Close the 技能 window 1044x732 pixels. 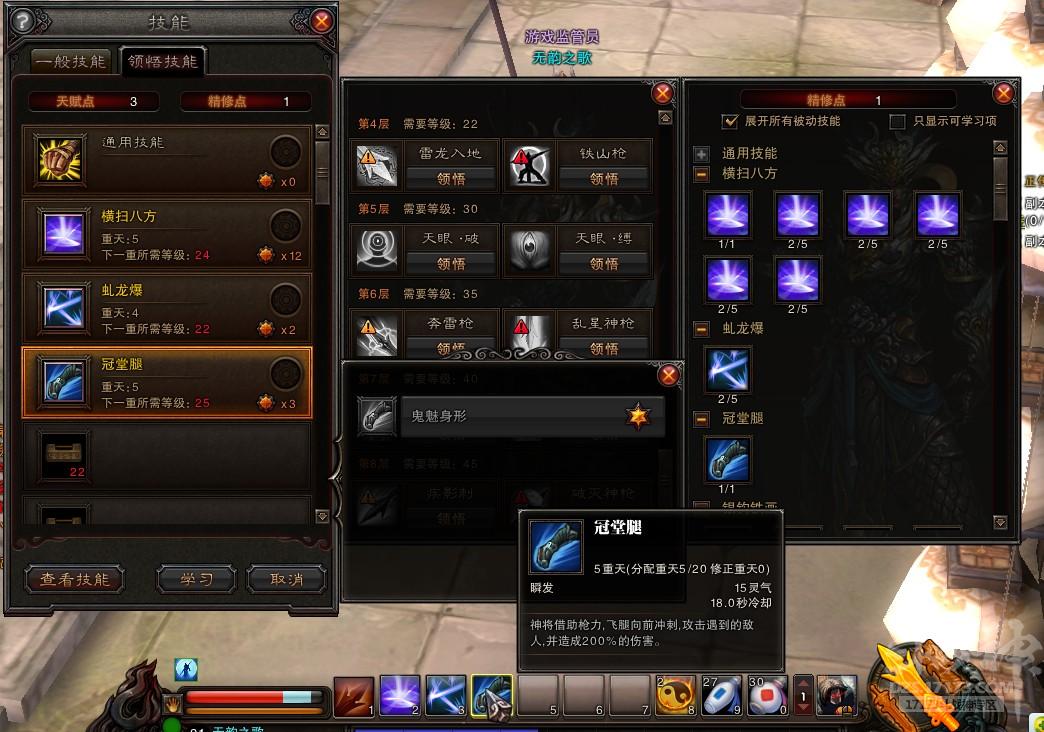[322, 20]
